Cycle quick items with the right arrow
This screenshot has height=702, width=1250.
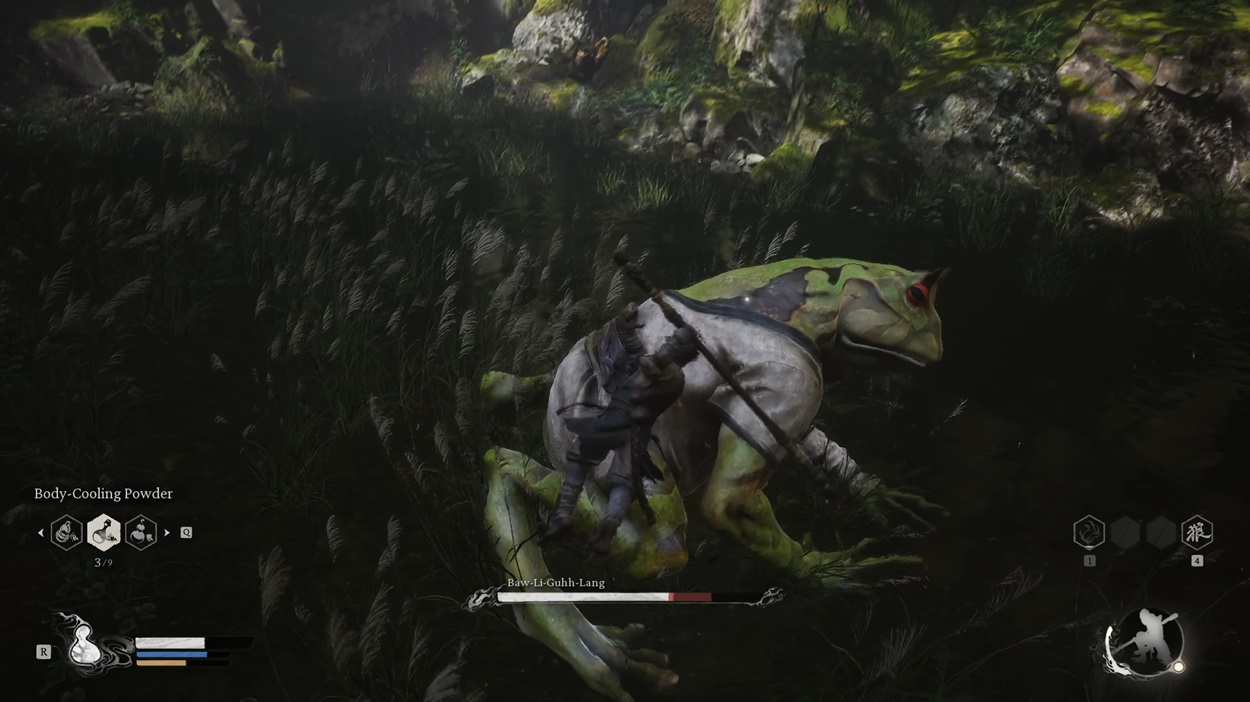coord(167,533)
